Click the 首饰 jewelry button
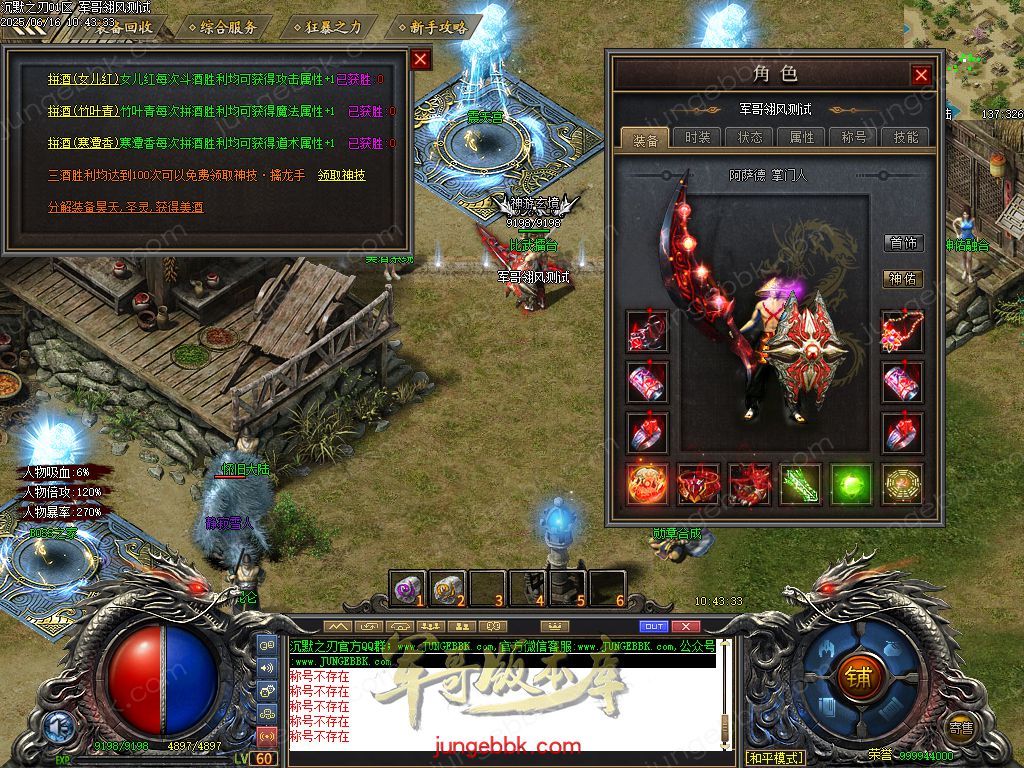The height and width of the screenshot is (768, 1024). [903, 243]
